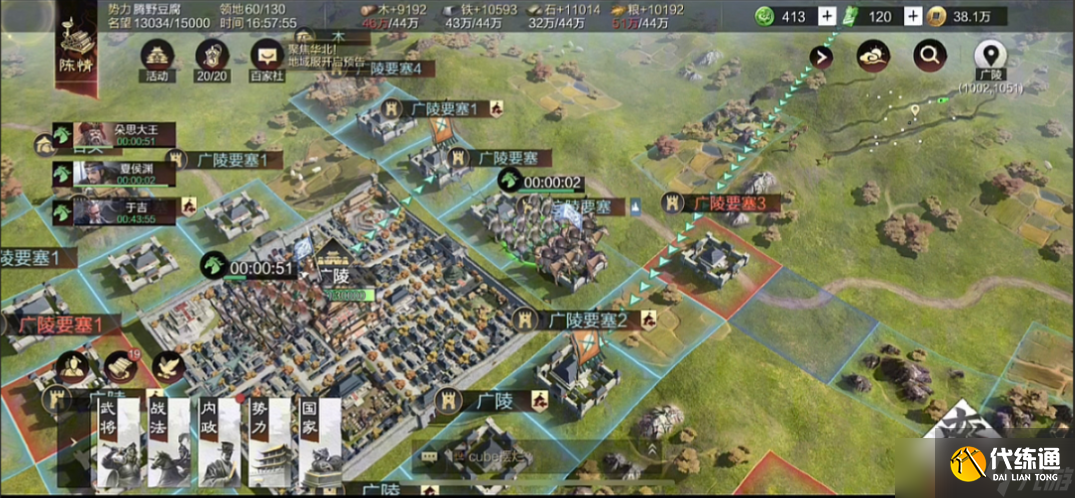The width and height of the screenshot is (1075, 498).
Task: Open the 百家社 community icon
Action: tap(267, 58)
